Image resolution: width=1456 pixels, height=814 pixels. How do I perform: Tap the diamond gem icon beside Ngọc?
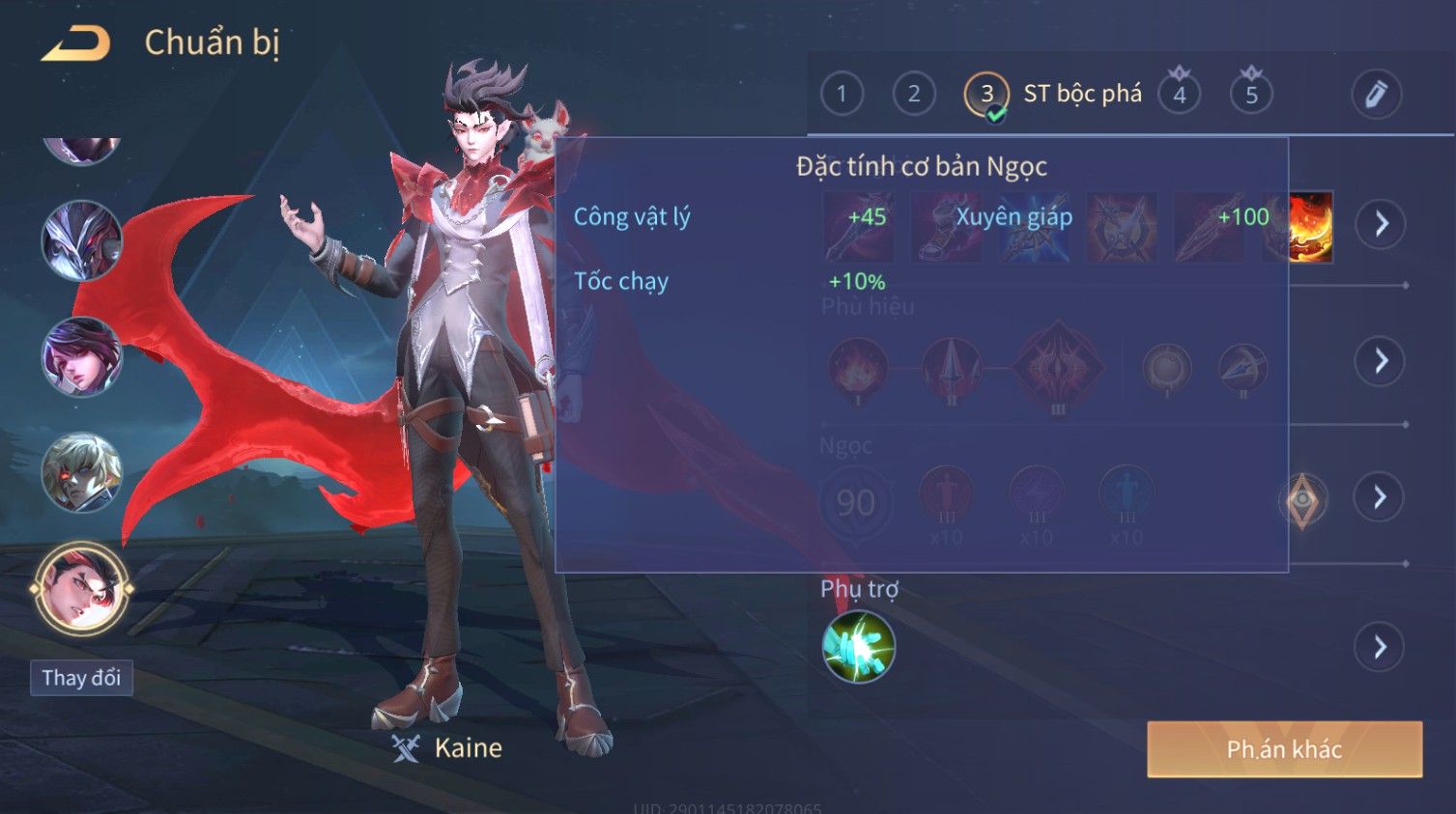coord(1302,499)
